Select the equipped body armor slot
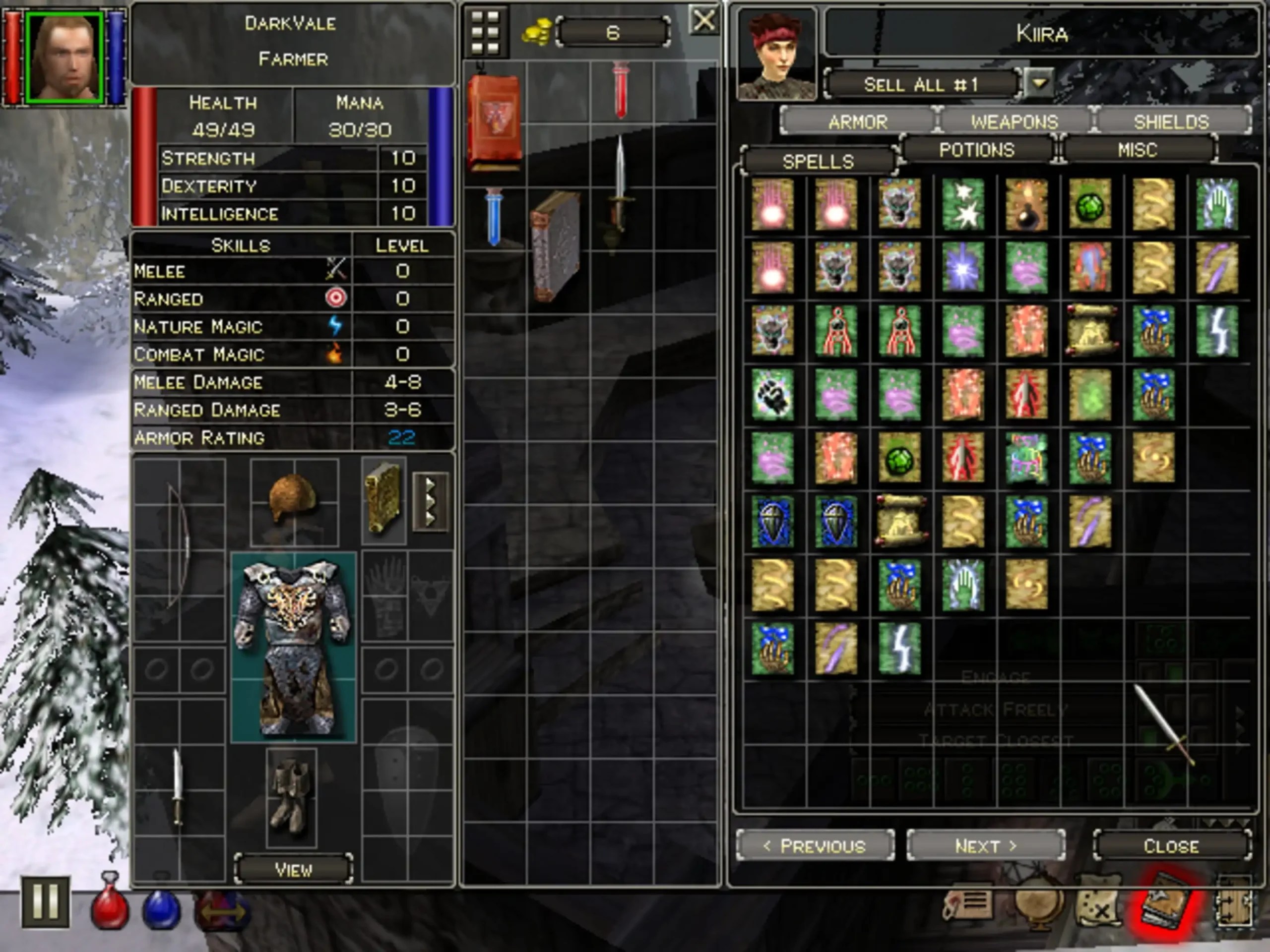This screenshot has width=1270, height=952. click(x=293, y=647)
